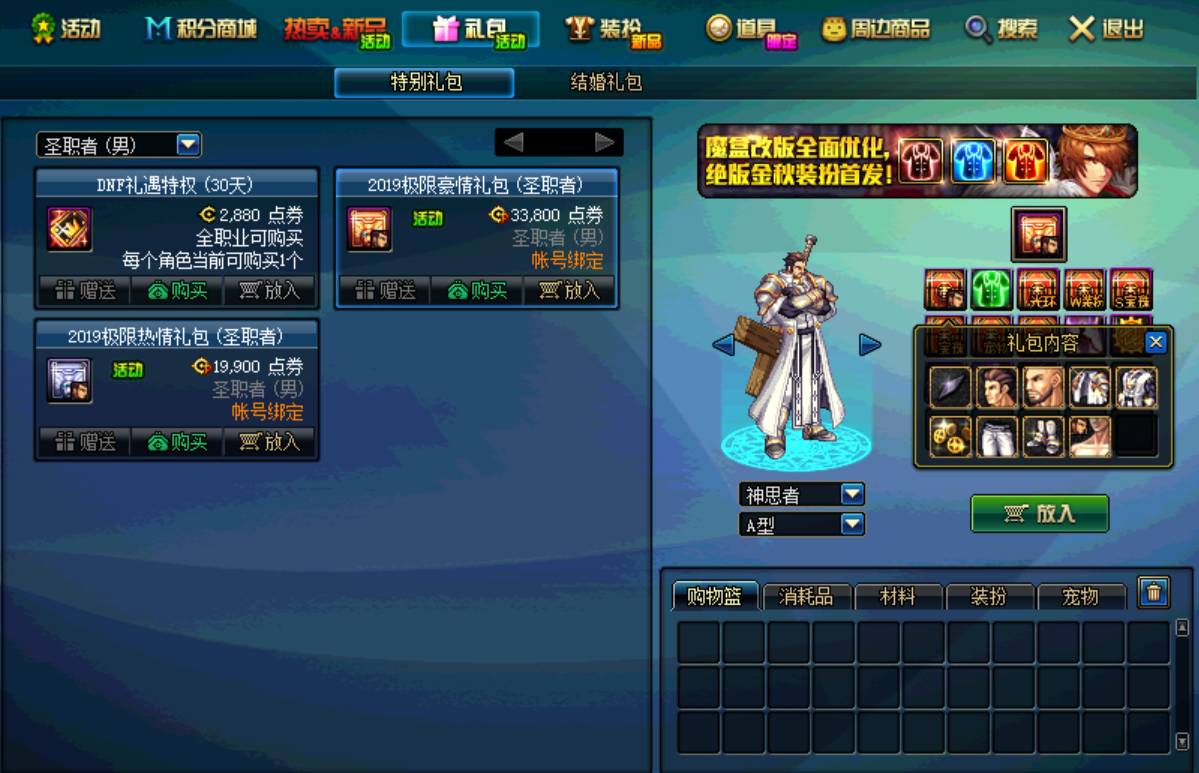
Task: Add 2019极限热情礼包 to the cart
Action: click(x=270, y=442)
